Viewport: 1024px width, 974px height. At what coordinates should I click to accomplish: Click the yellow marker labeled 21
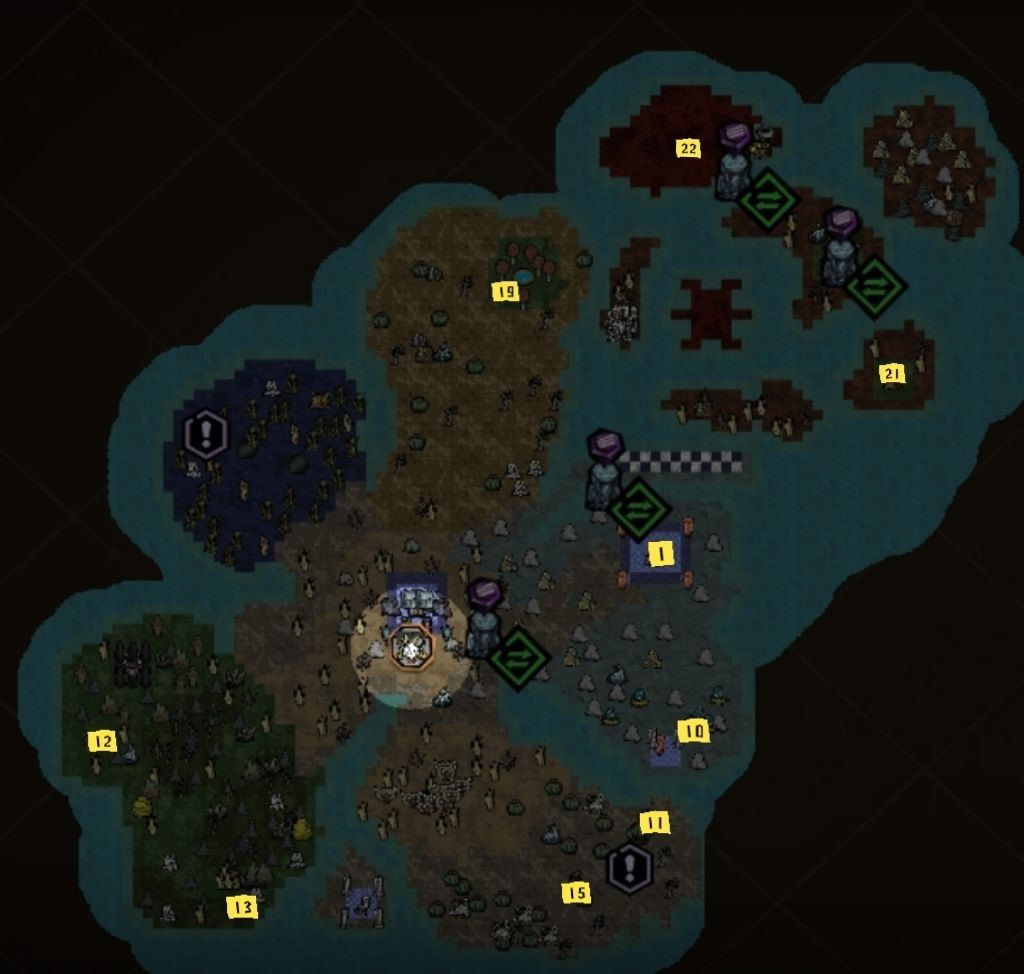891,374
